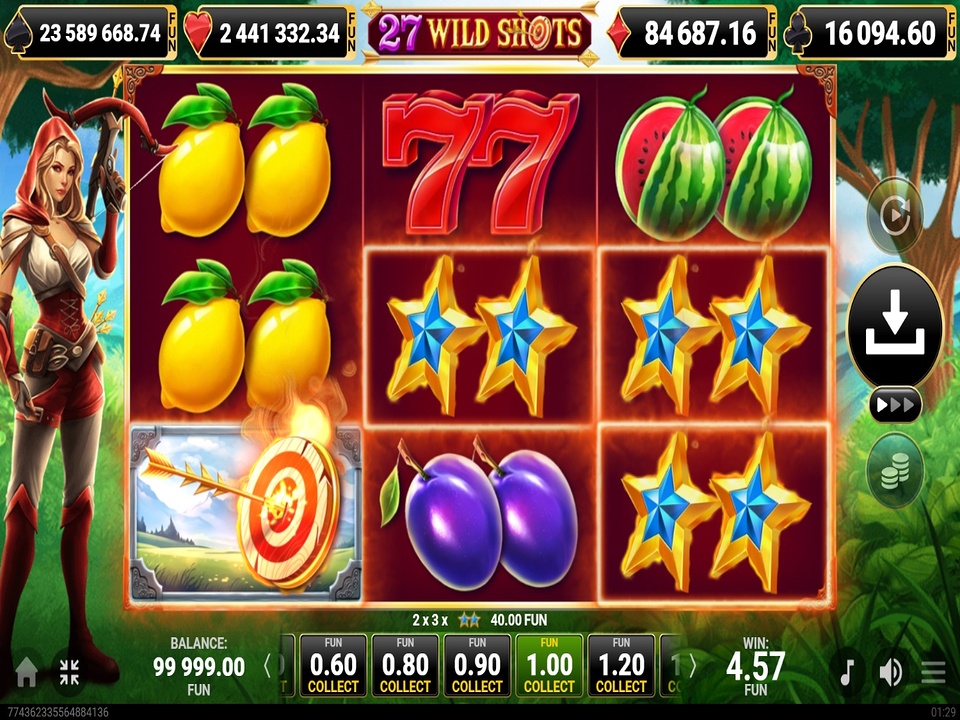Open the coin stack bet settings
960x720 pixels.
(895, 470)
